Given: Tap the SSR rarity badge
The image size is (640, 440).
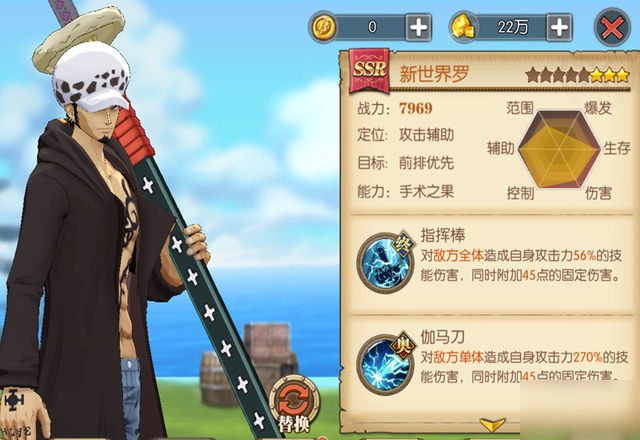Looking at the screenshot, I should pos(370,73).
